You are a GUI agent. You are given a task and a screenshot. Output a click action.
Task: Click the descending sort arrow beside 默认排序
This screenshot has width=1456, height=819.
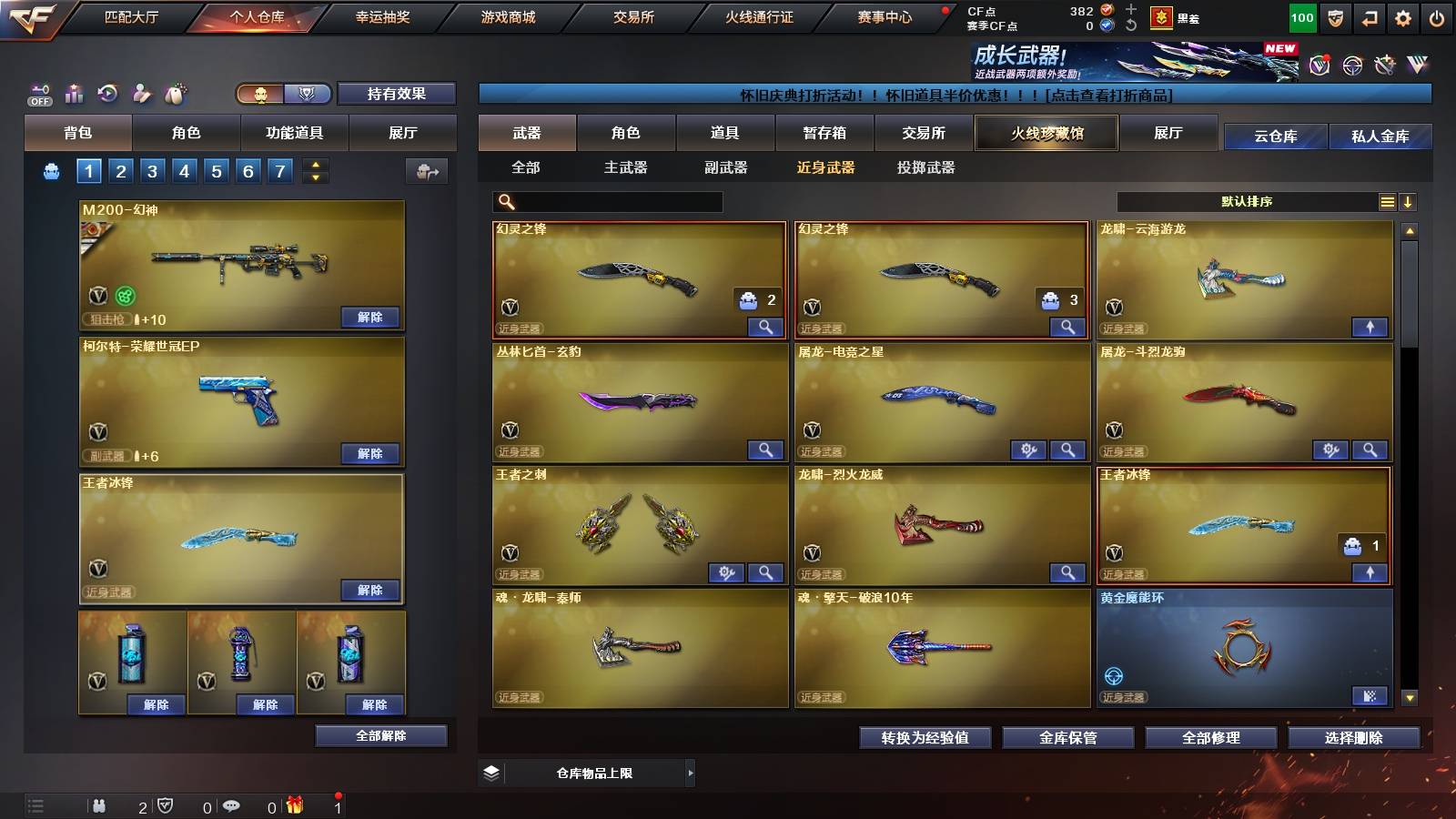(1408, 201)
